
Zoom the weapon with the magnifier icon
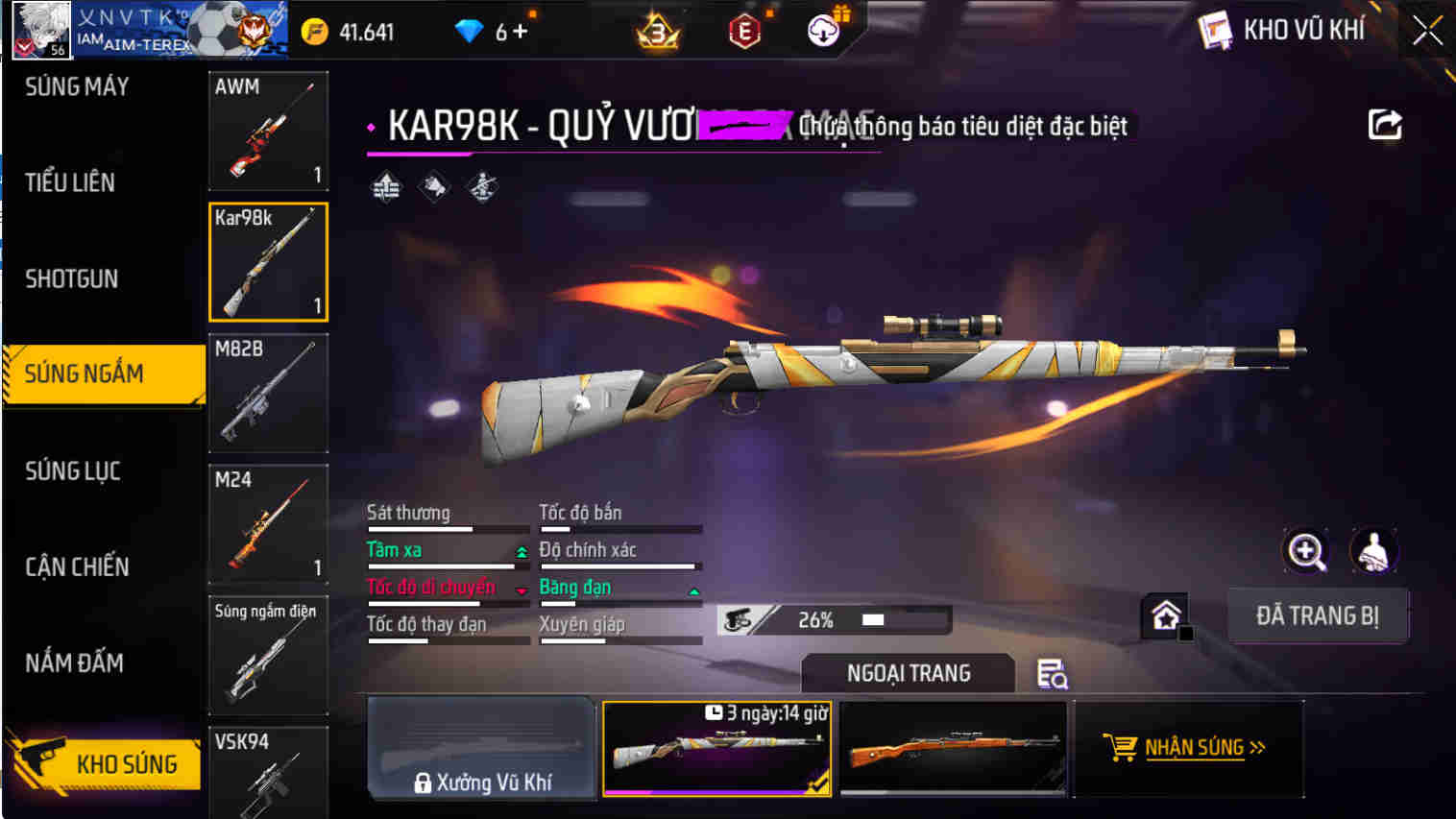[1306, 551]
